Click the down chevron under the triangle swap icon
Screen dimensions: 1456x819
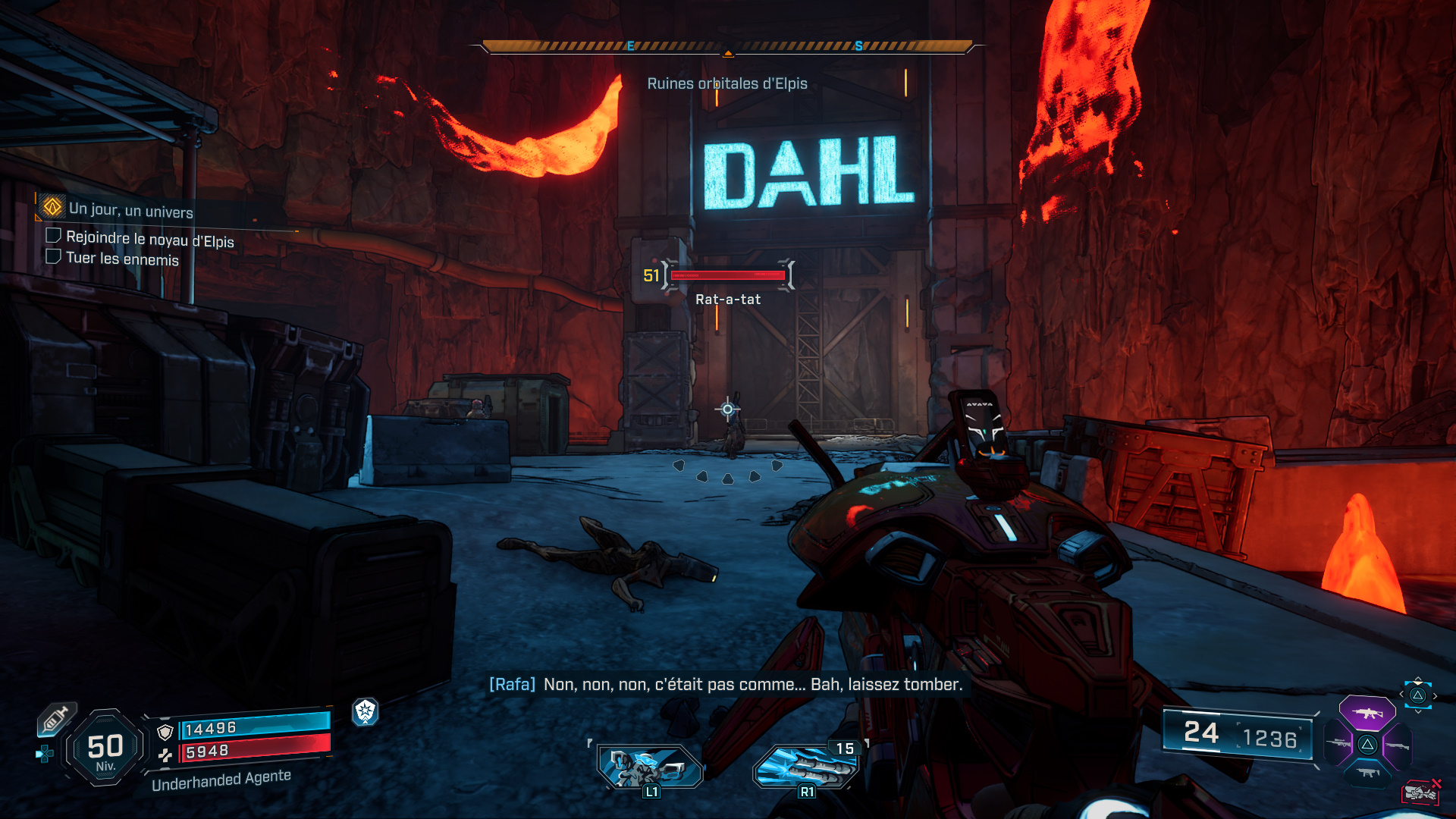click(1418, 711)
